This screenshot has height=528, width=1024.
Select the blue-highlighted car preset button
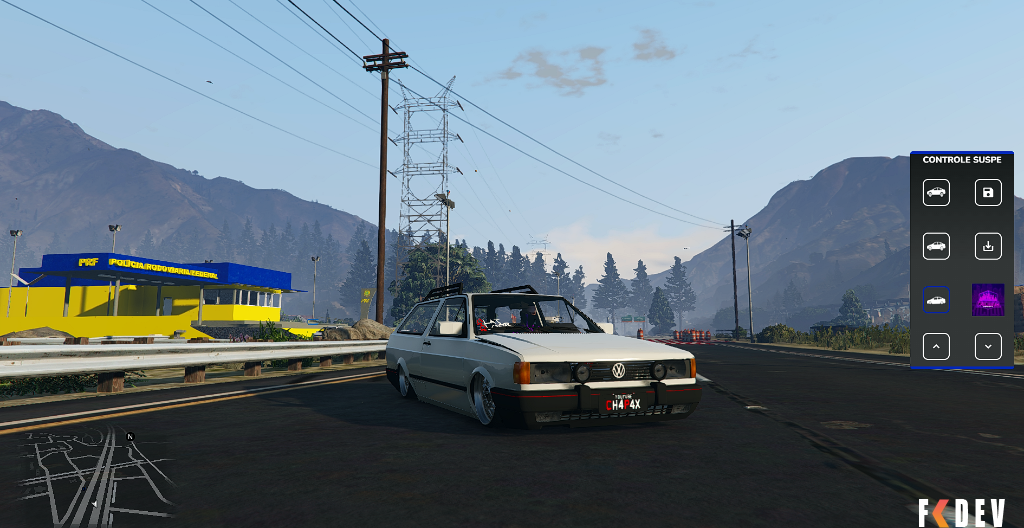tap(936, 299)
